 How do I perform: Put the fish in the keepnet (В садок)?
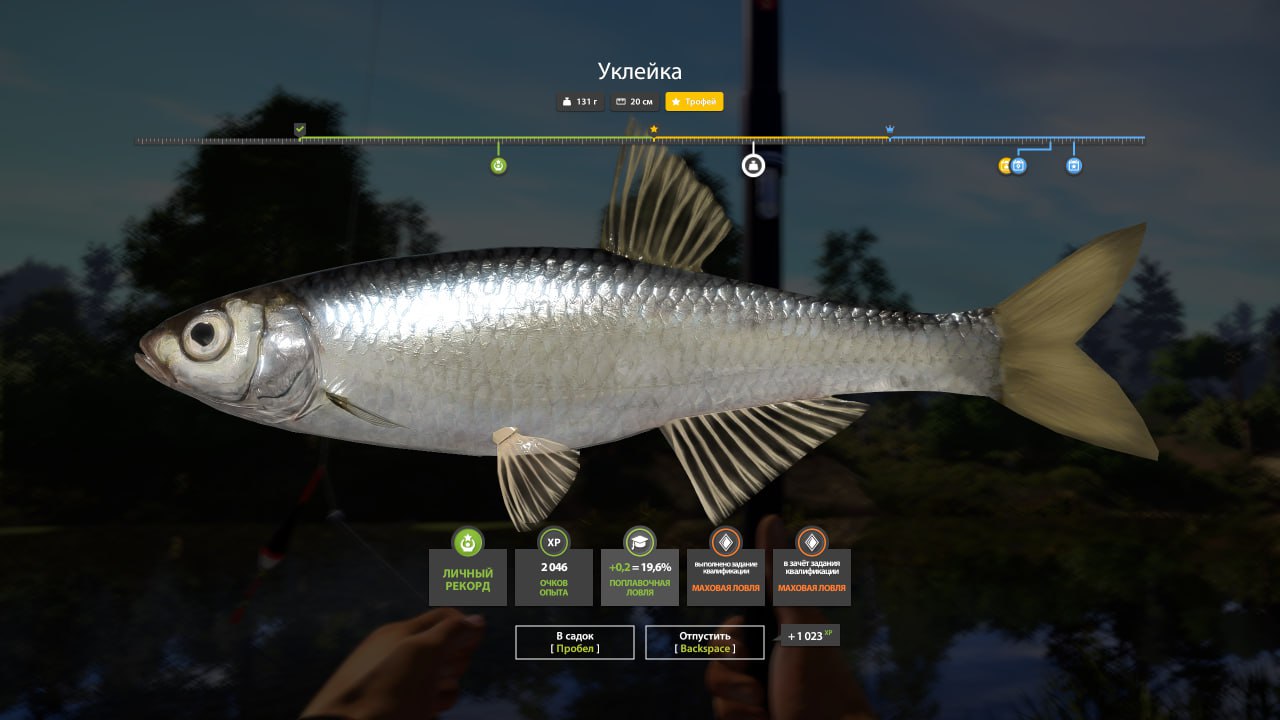(x=575, y=642)
